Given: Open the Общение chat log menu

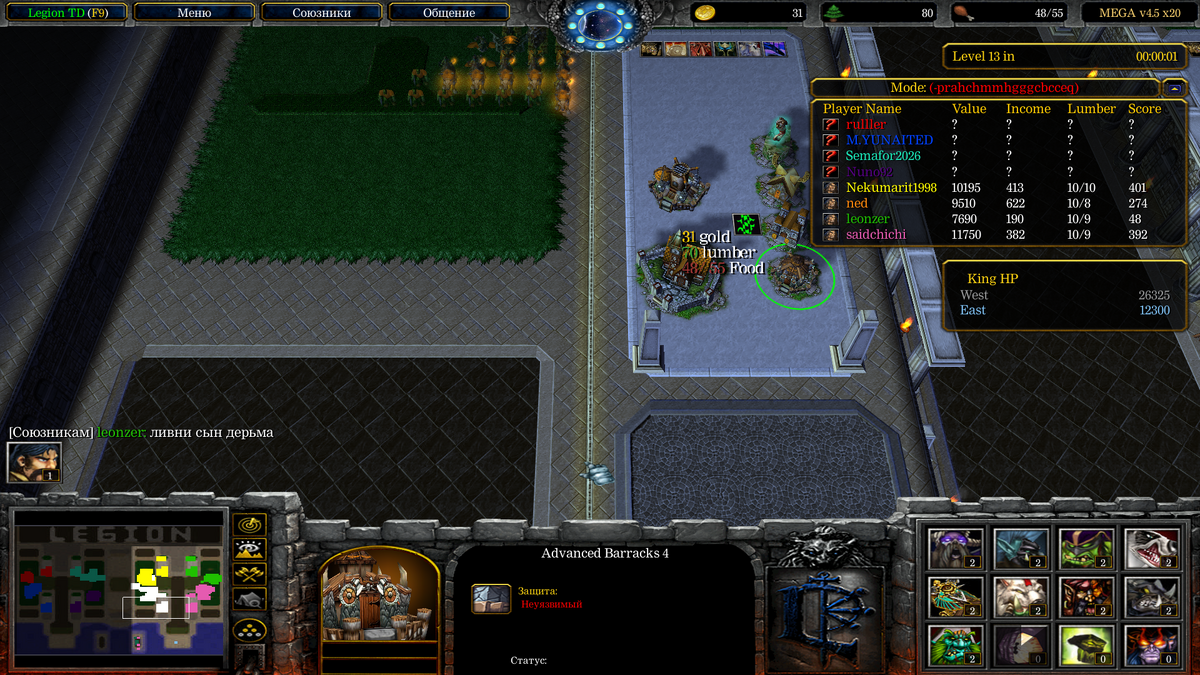Looking at the screenshot, I should [x=448, y=13].
